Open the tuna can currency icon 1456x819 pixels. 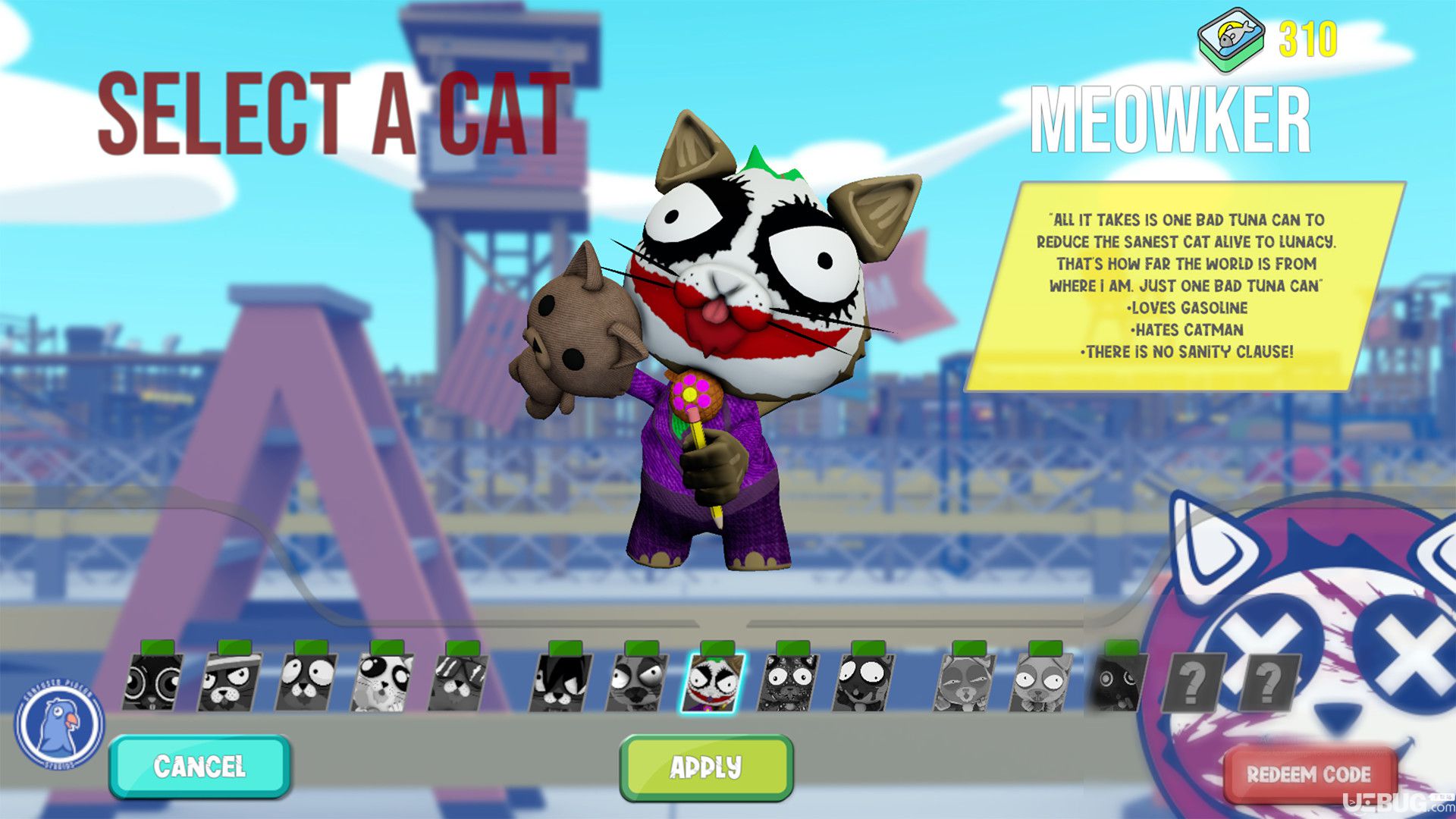point(1232,40)
